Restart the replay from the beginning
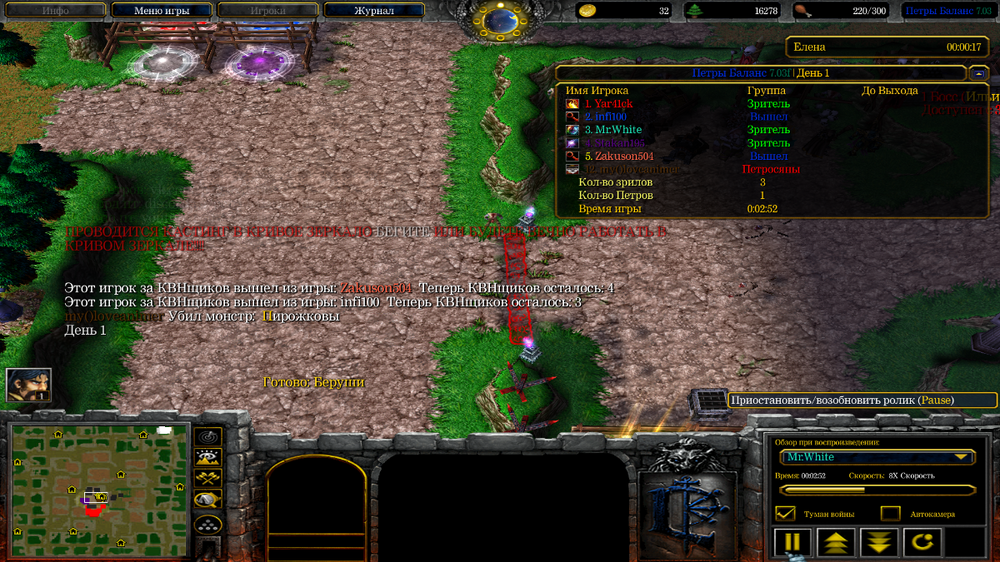Screen dimensions: 1000x562 [922, 543]
